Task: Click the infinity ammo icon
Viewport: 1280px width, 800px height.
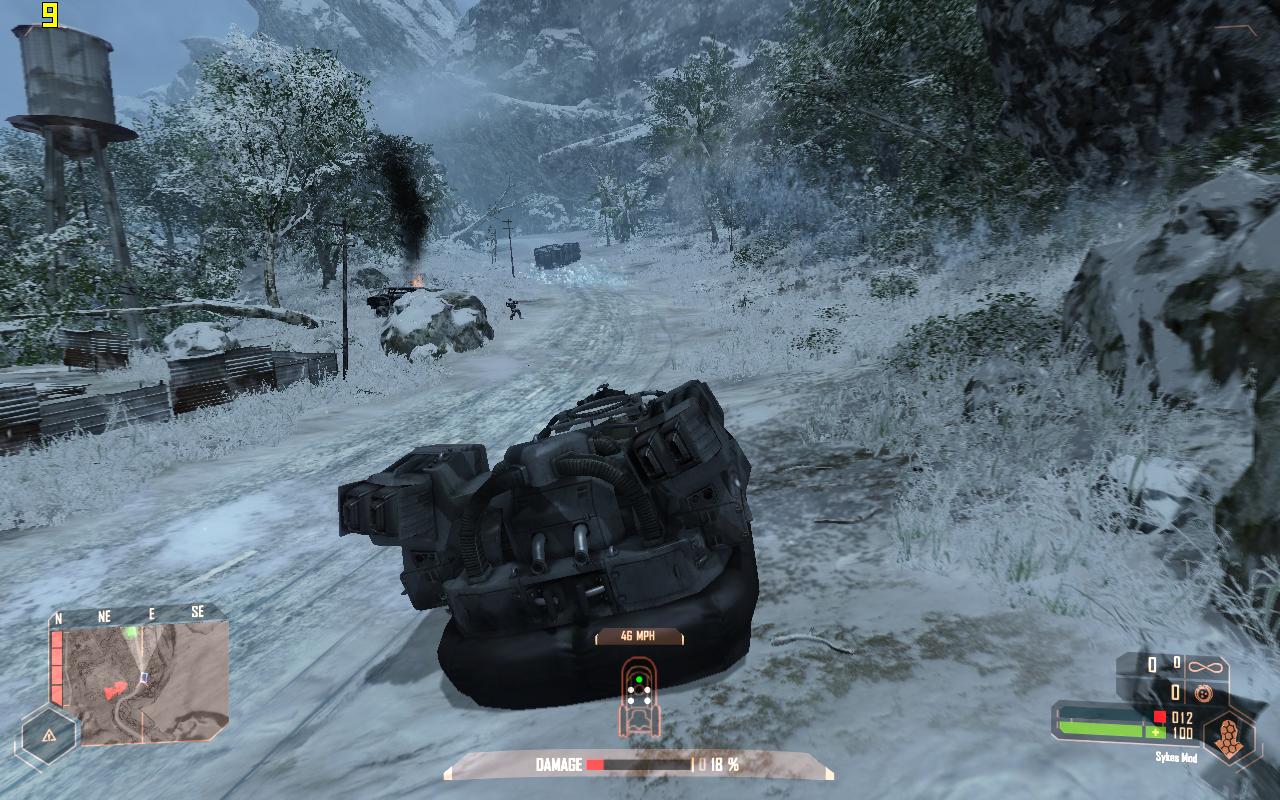Action: (x=1205, y=665)
